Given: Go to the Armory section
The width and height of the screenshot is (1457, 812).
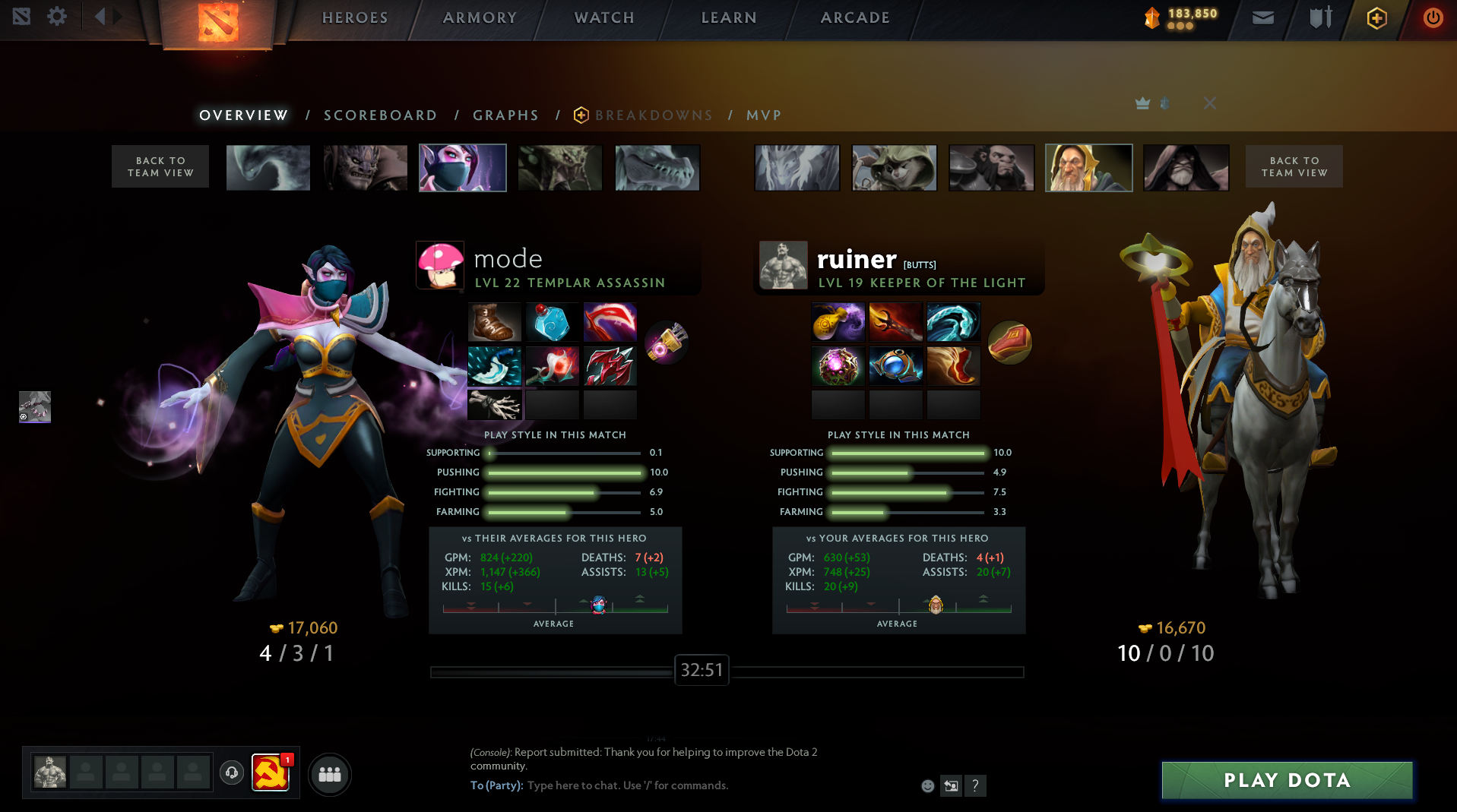Looking at the screenshot, I should point(480,17).
